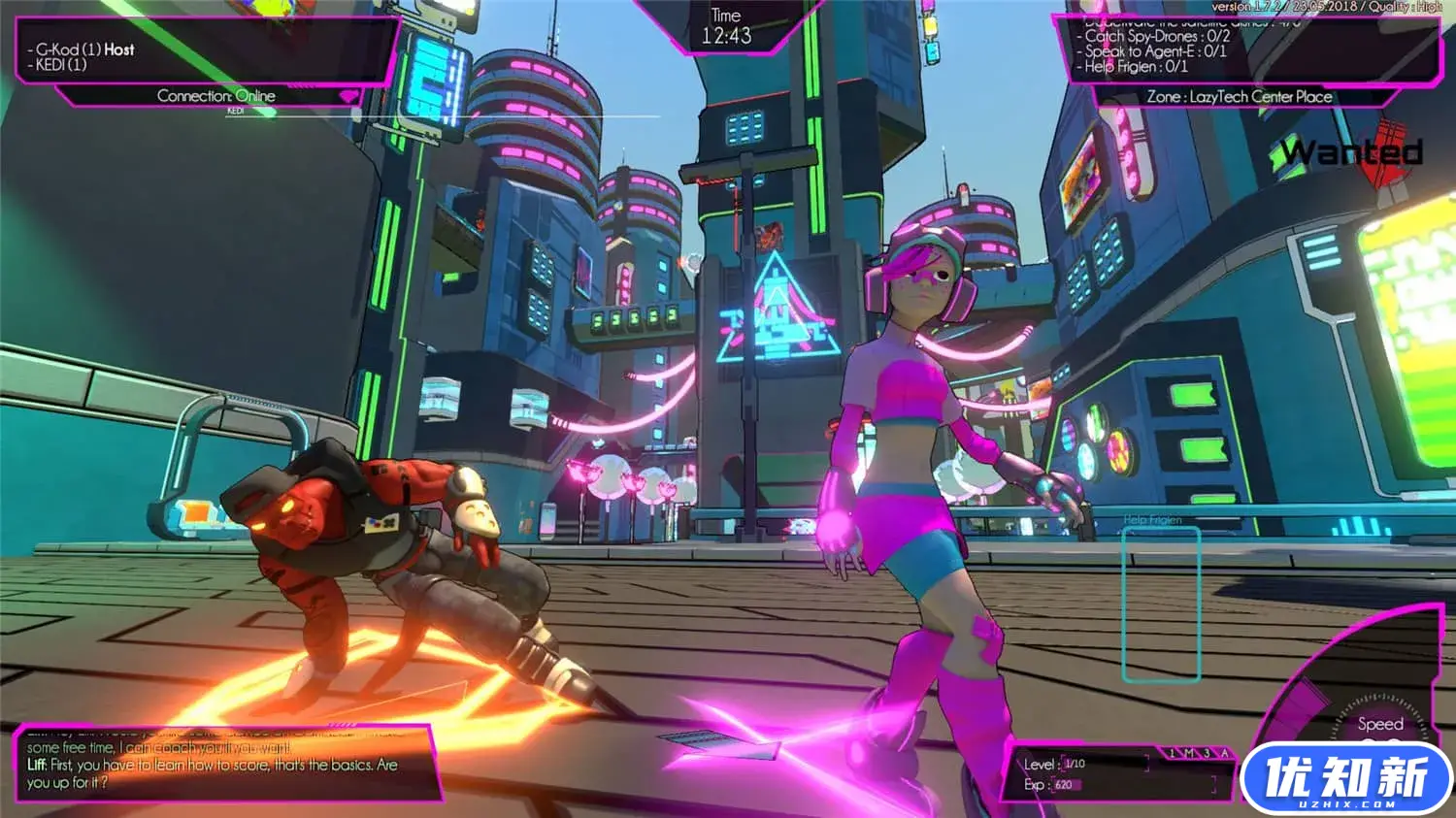
Task: Click the Help Frigien mission marker
Action: click(x=1161, y=604)
